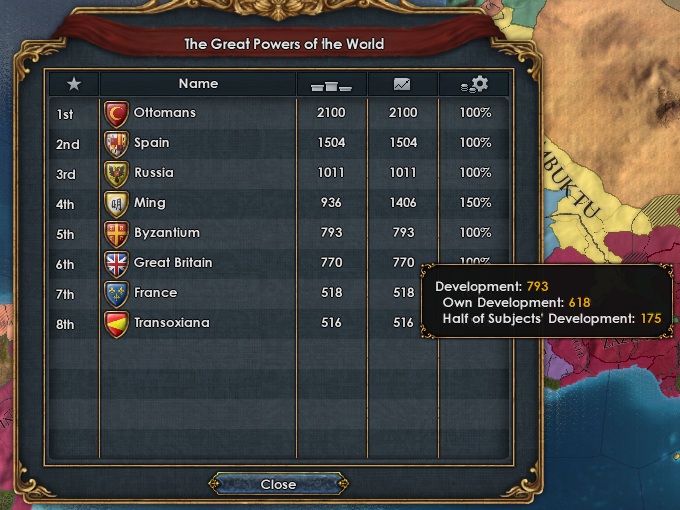
Task: Close the Great Powers window
Action: (x=278, y=484)
